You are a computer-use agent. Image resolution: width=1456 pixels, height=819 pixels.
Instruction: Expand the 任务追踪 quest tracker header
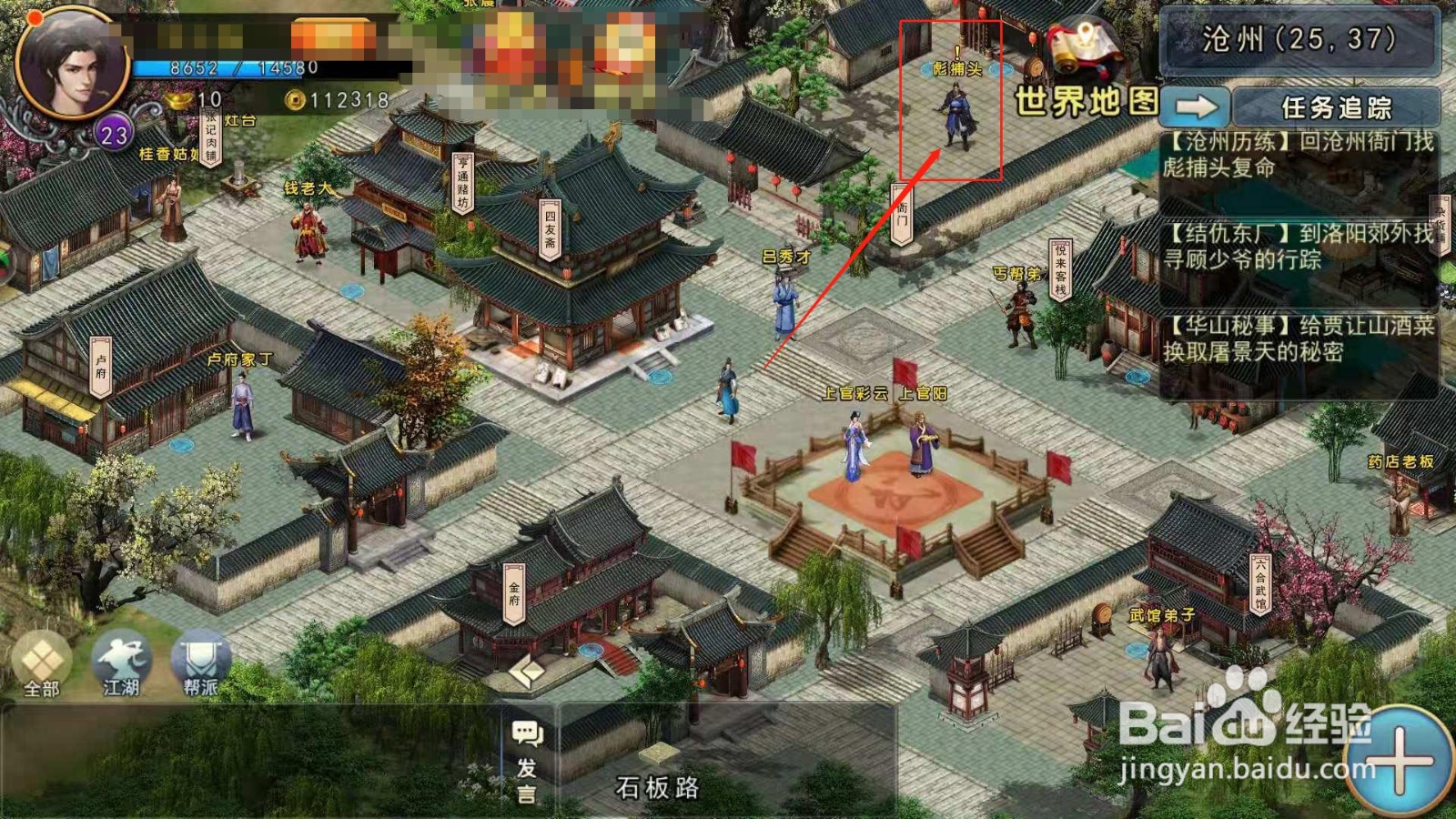click(1338, 106)
